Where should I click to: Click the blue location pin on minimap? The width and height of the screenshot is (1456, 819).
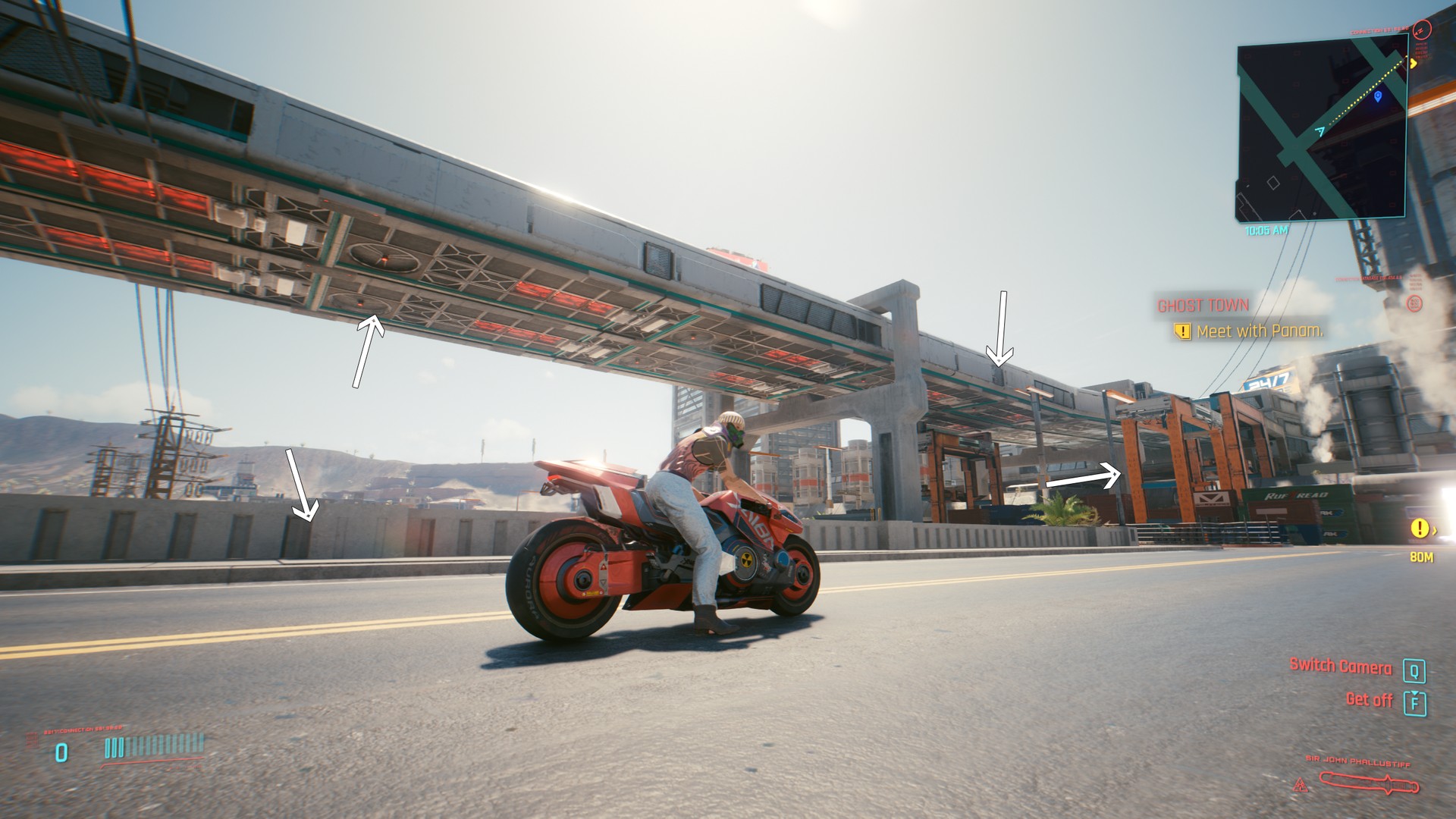pos(1378,96)
